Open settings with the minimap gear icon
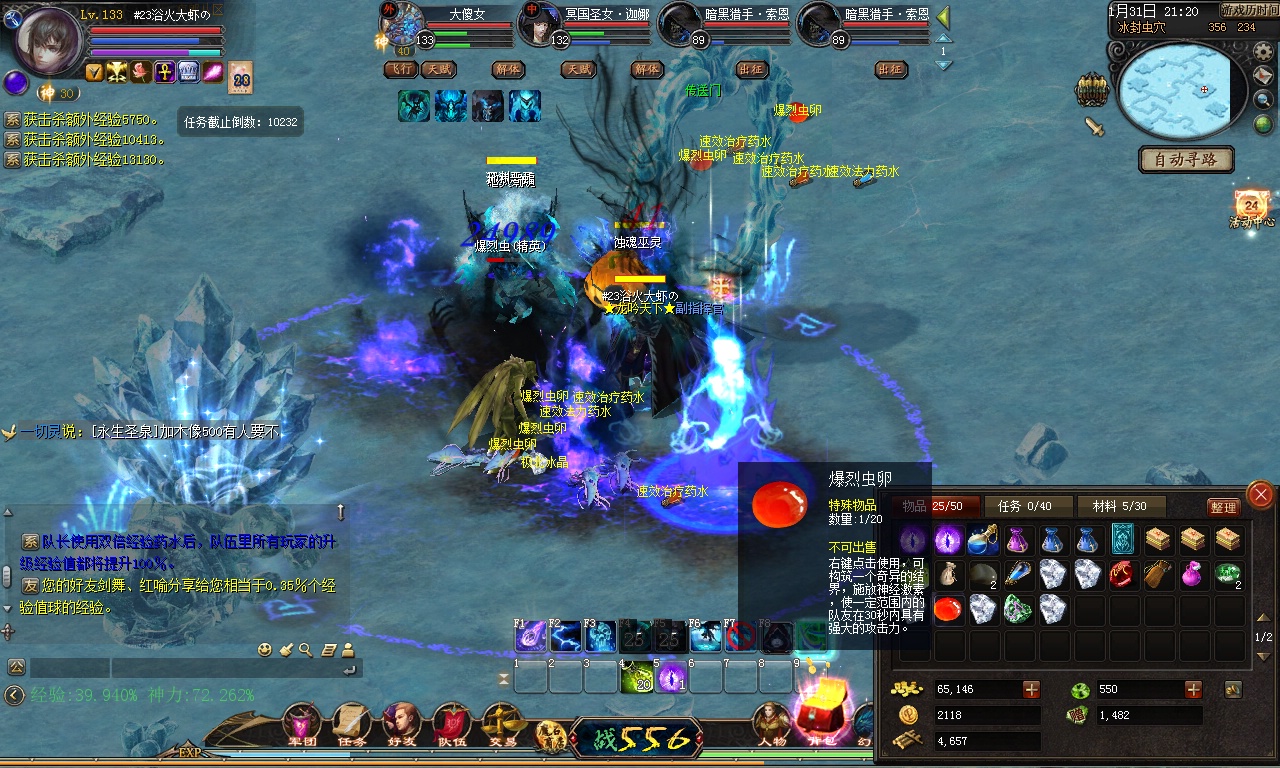 (x=1264, y=51)
